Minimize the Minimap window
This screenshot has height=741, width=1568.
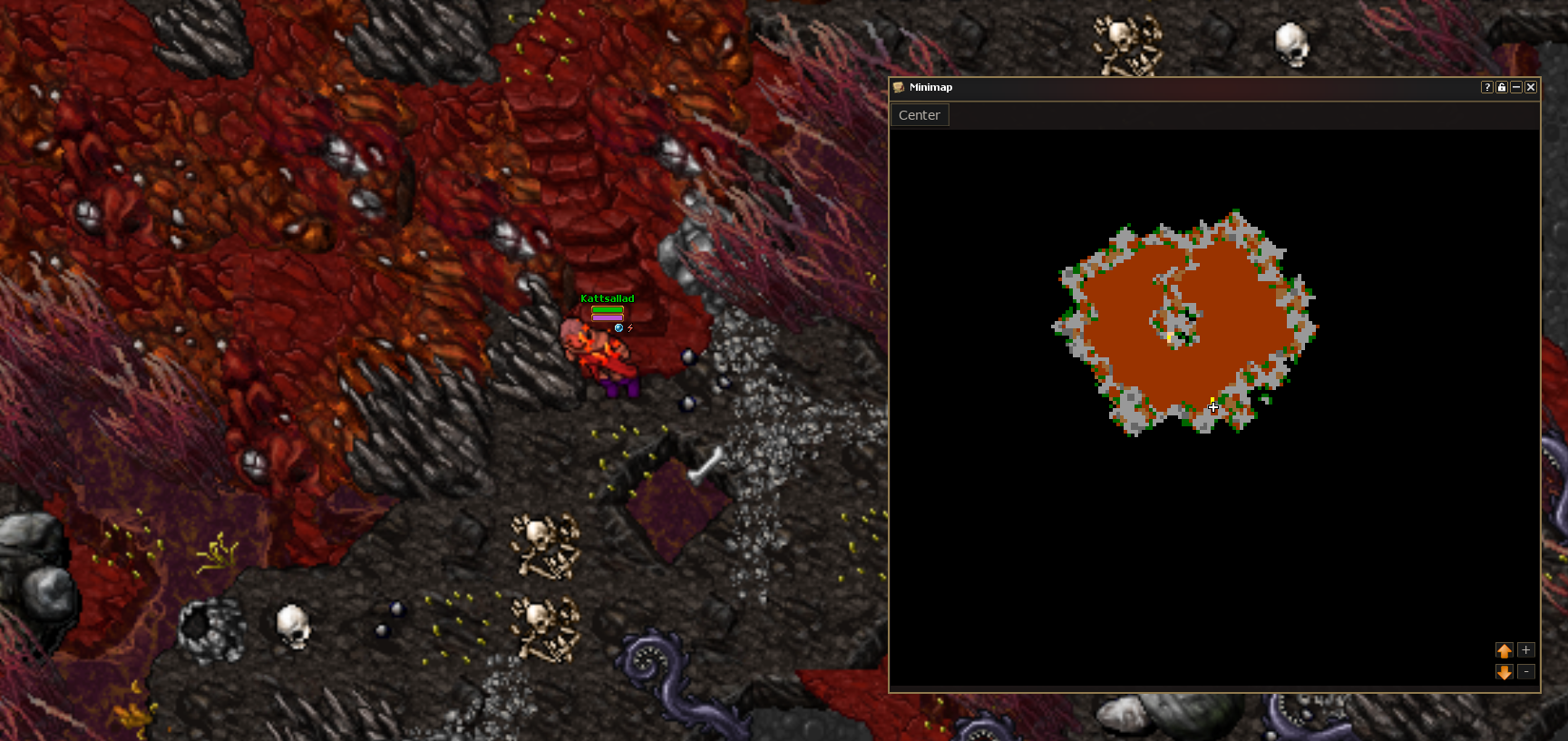pyautogui.click(x=1516, y=87)
